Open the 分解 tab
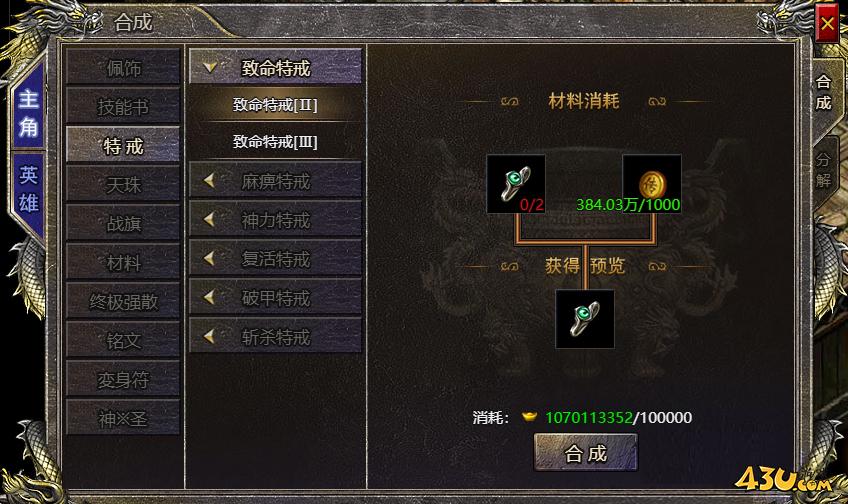Image resolution: width=848 pixels, height=504 pixels. click(823, 170)
